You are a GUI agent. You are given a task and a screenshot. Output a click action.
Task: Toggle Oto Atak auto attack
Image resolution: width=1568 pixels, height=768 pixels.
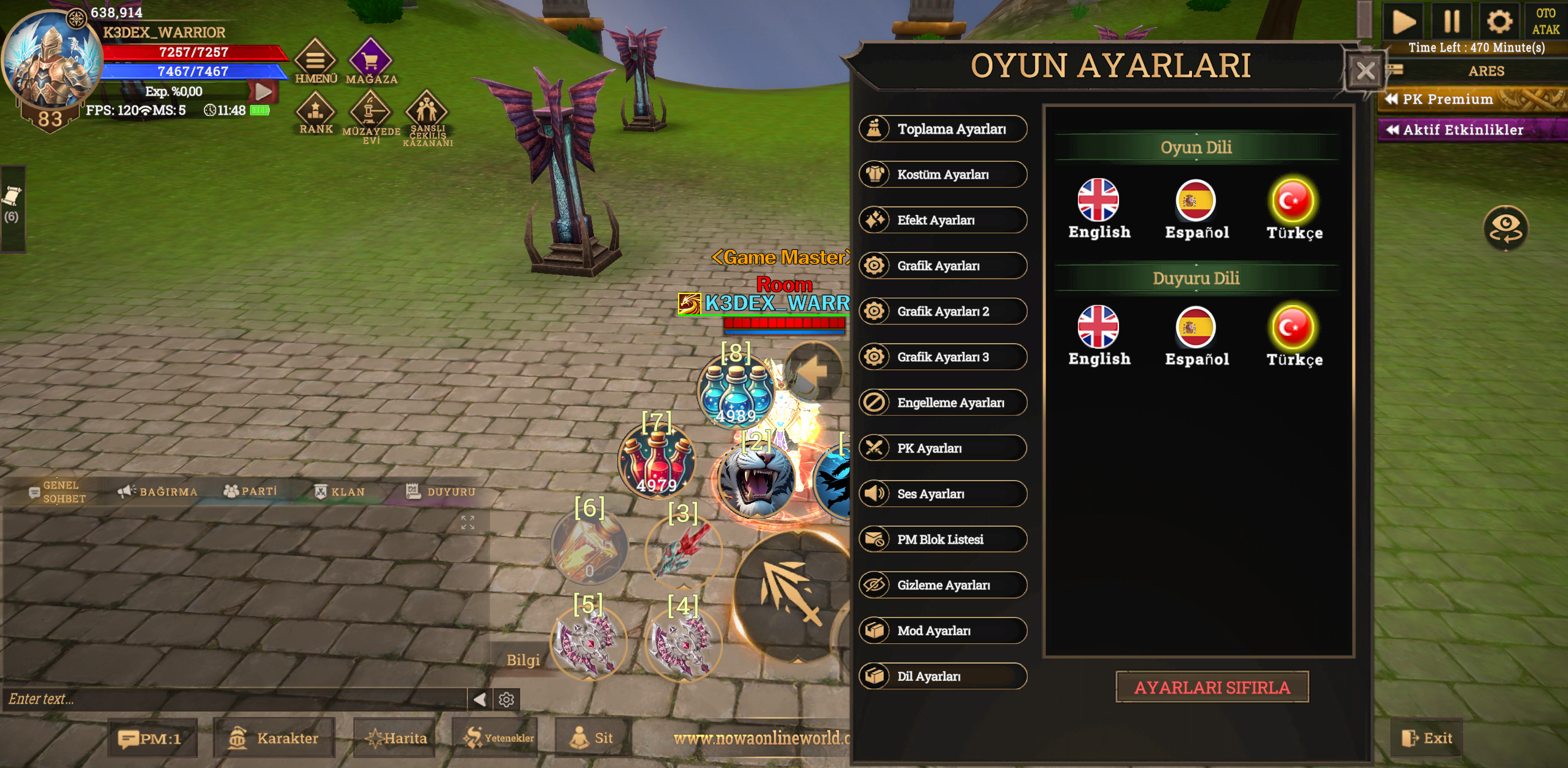(1545, 21)
